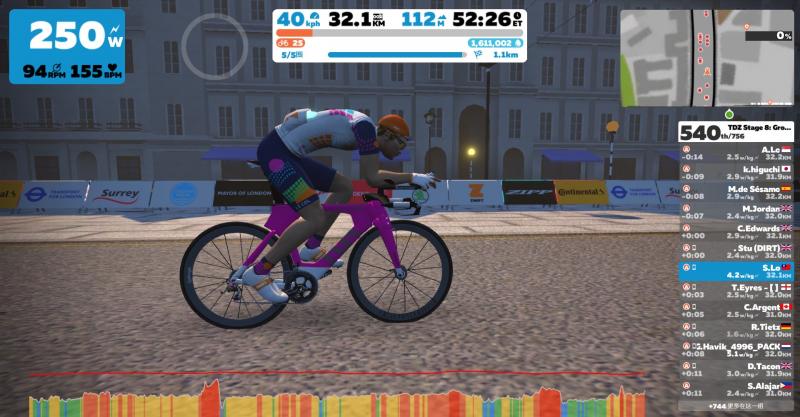Expand the +744 more riders footer
The image size is (800, 417).
point(736,408)
